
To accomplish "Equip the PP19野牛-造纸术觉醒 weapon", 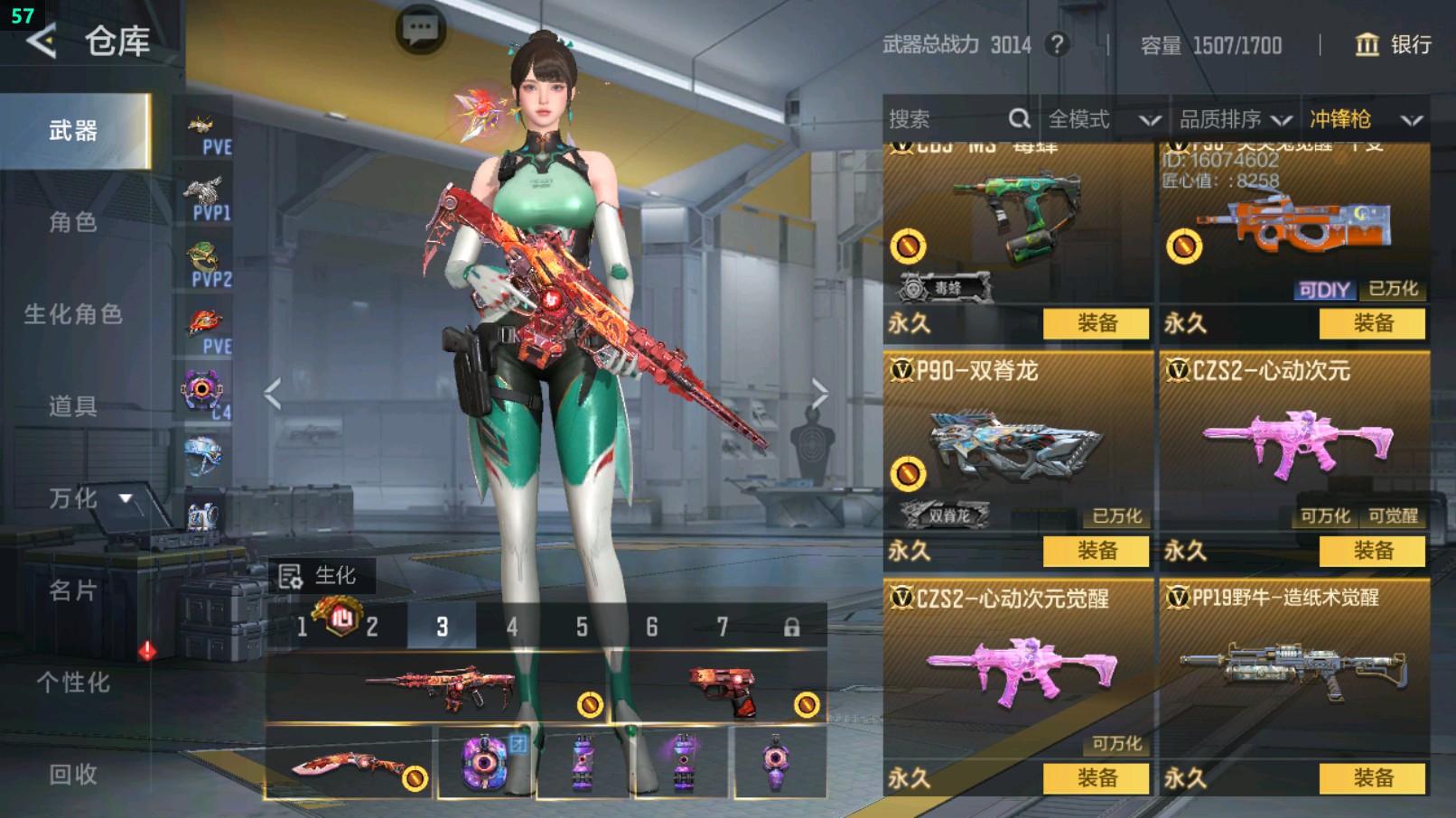I will tap(1372, 778).
